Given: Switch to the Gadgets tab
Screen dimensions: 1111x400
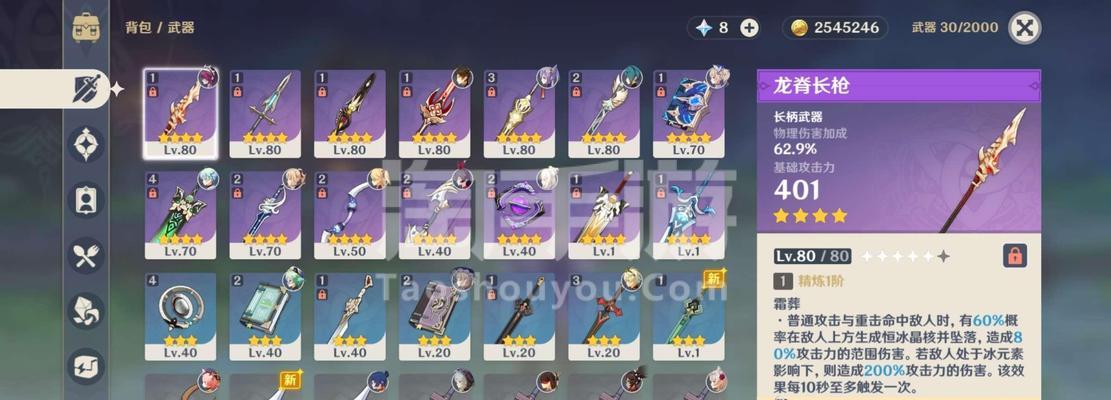Looking at the screenshot, I should coord(86,365).
